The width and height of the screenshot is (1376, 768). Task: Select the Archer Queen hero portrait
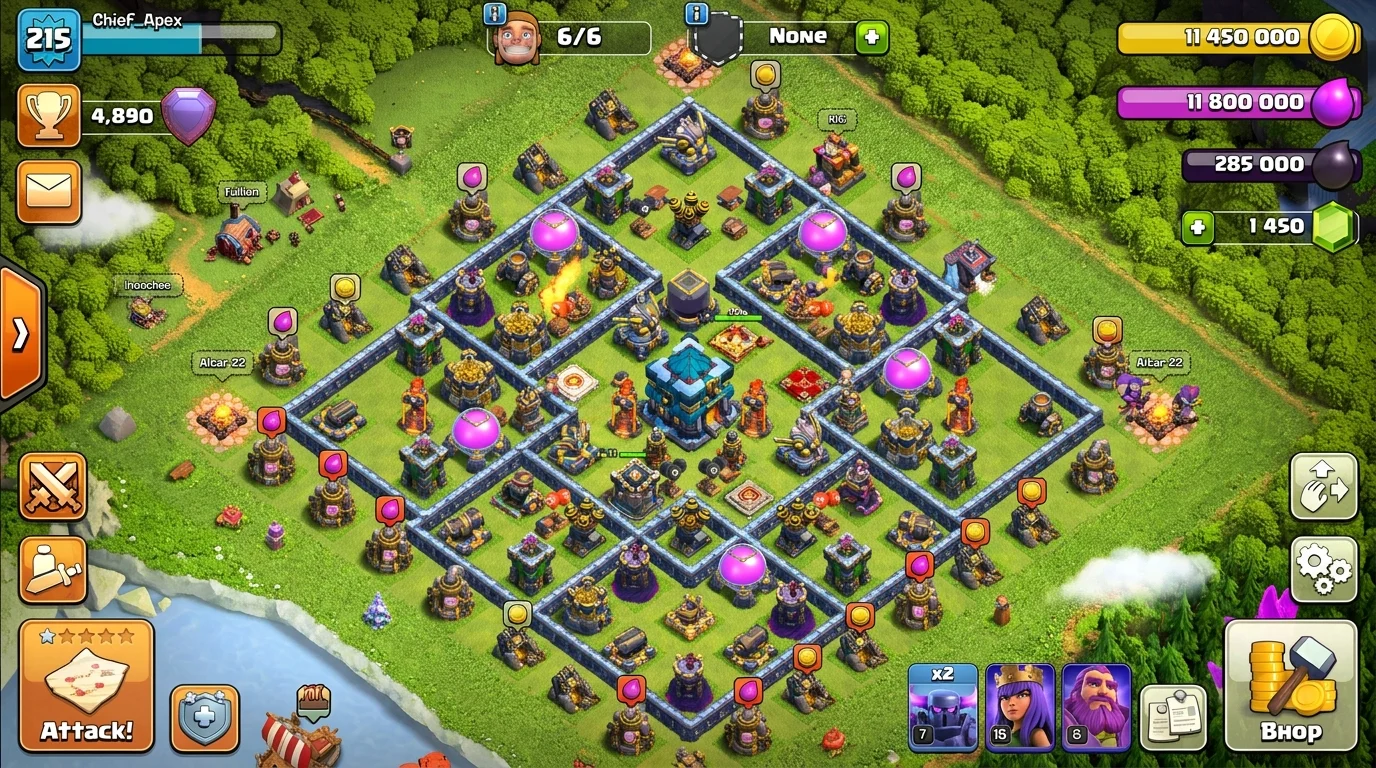click(x=1020, y=707)
